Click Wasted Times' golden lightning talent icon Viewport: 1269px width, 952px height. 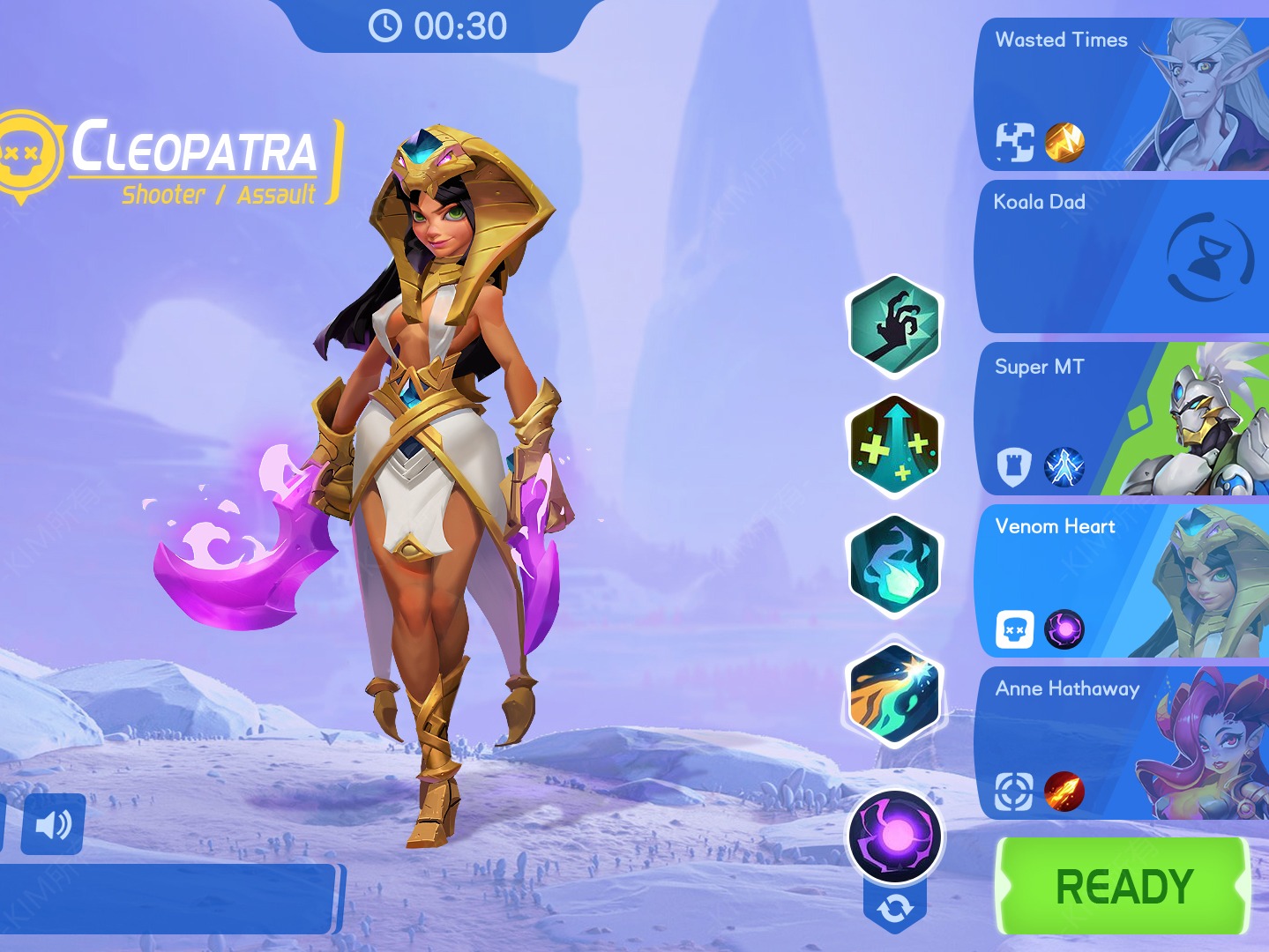pos(1063,144)
